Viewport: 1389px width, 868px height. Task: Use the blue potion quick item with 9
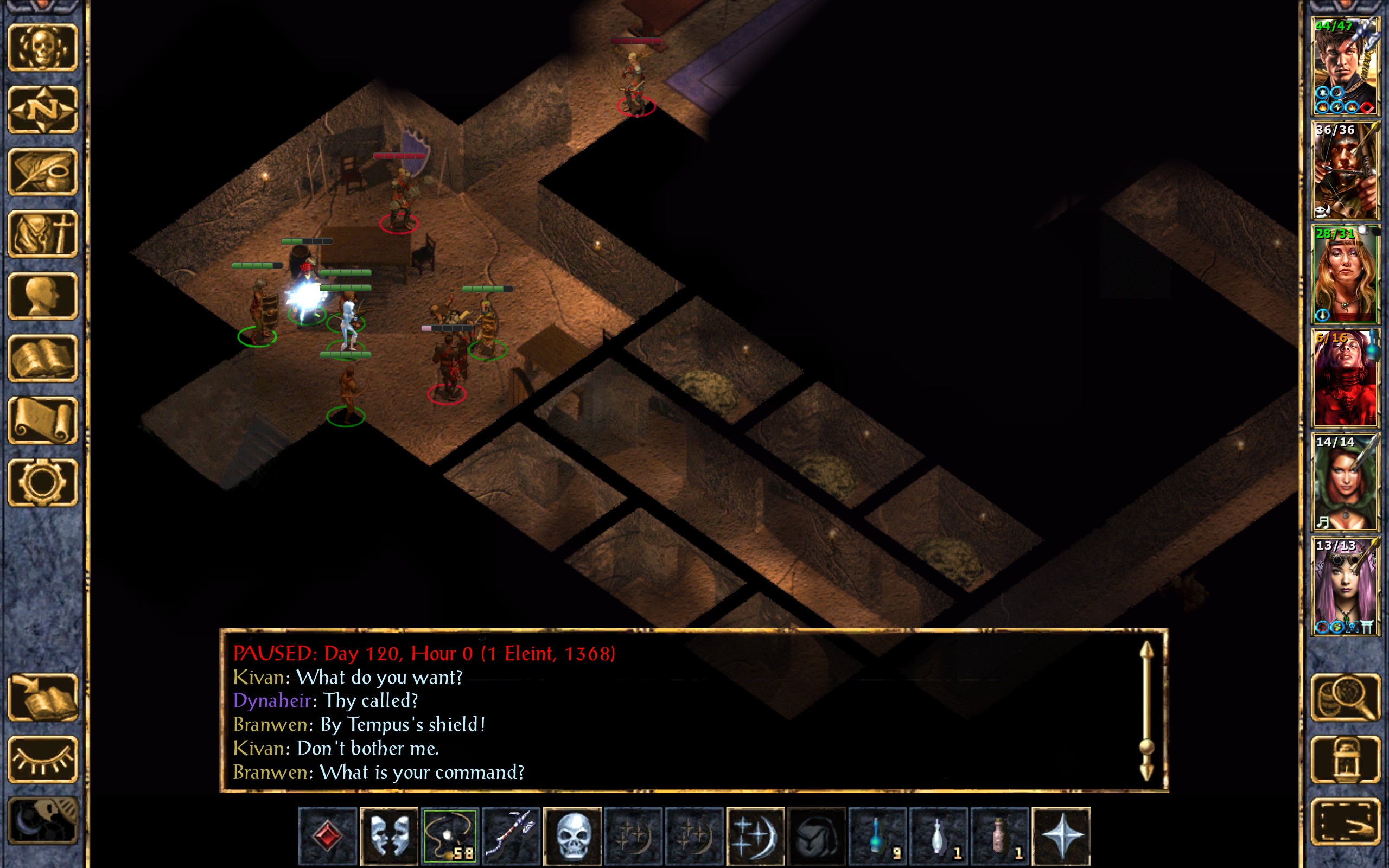[x=877, y=836]
